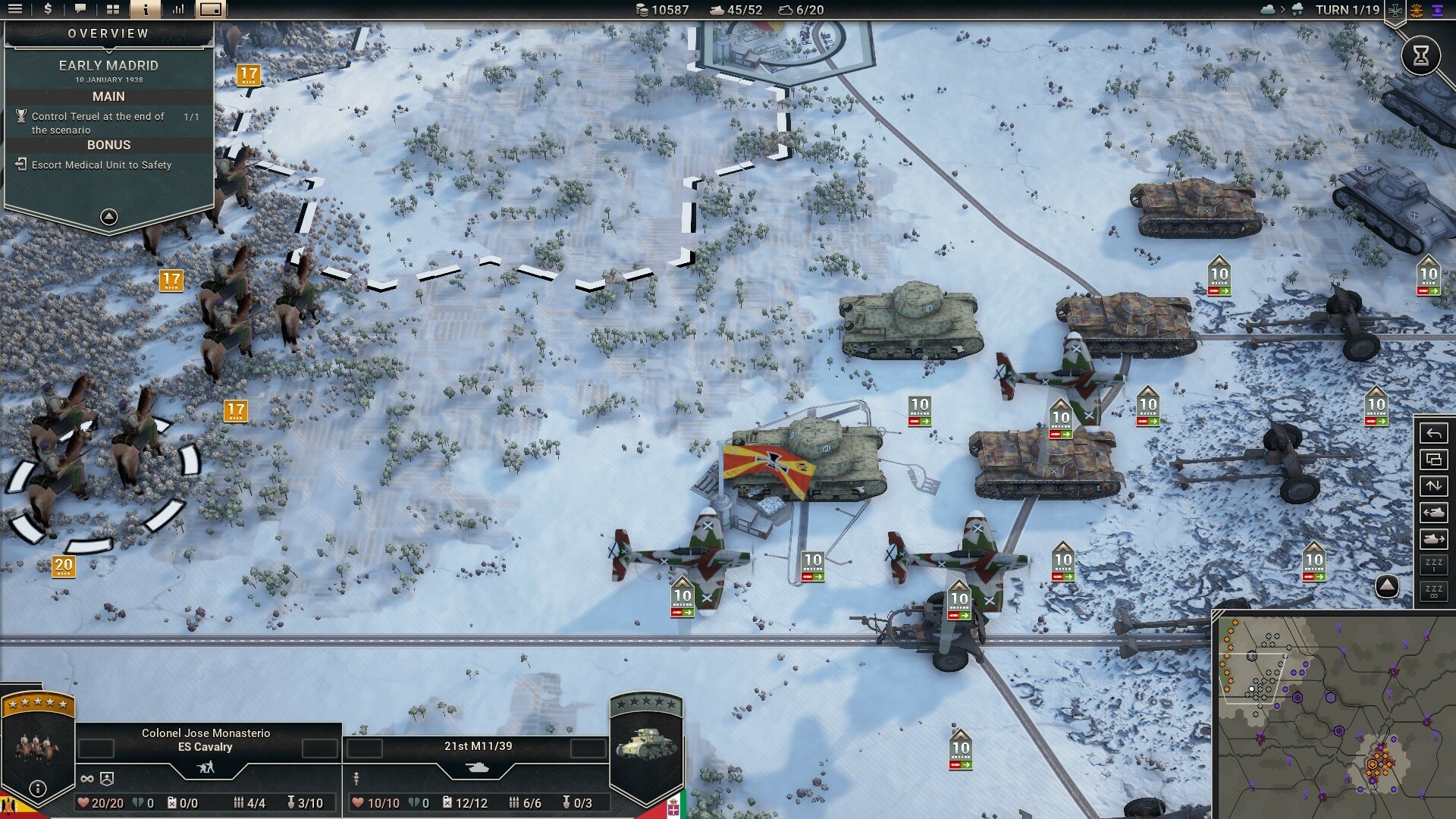The image size is (1456, 819).
Task: Toggle the info overlay i button
Action: click(x=146, y=11)
